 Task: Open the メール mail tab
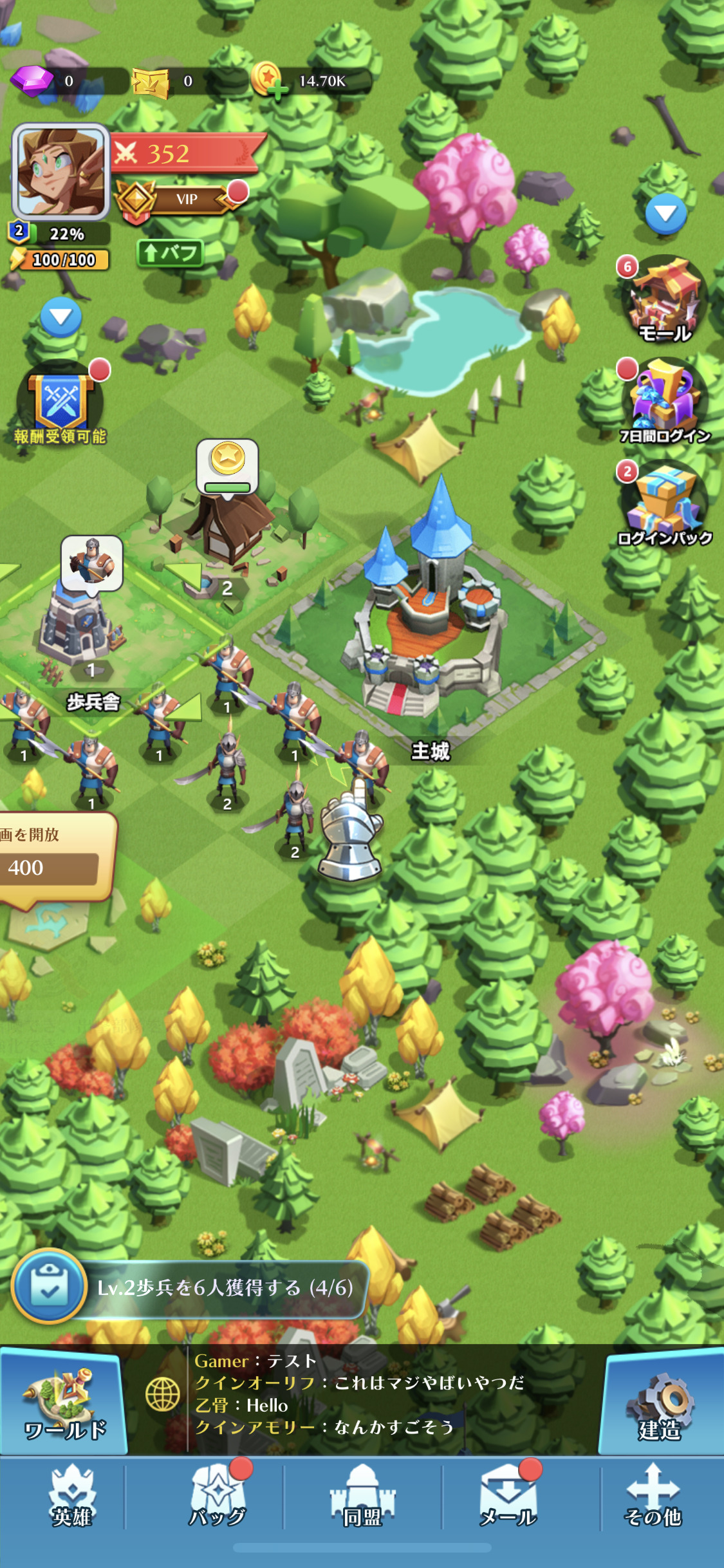[x=508, y=1497]
